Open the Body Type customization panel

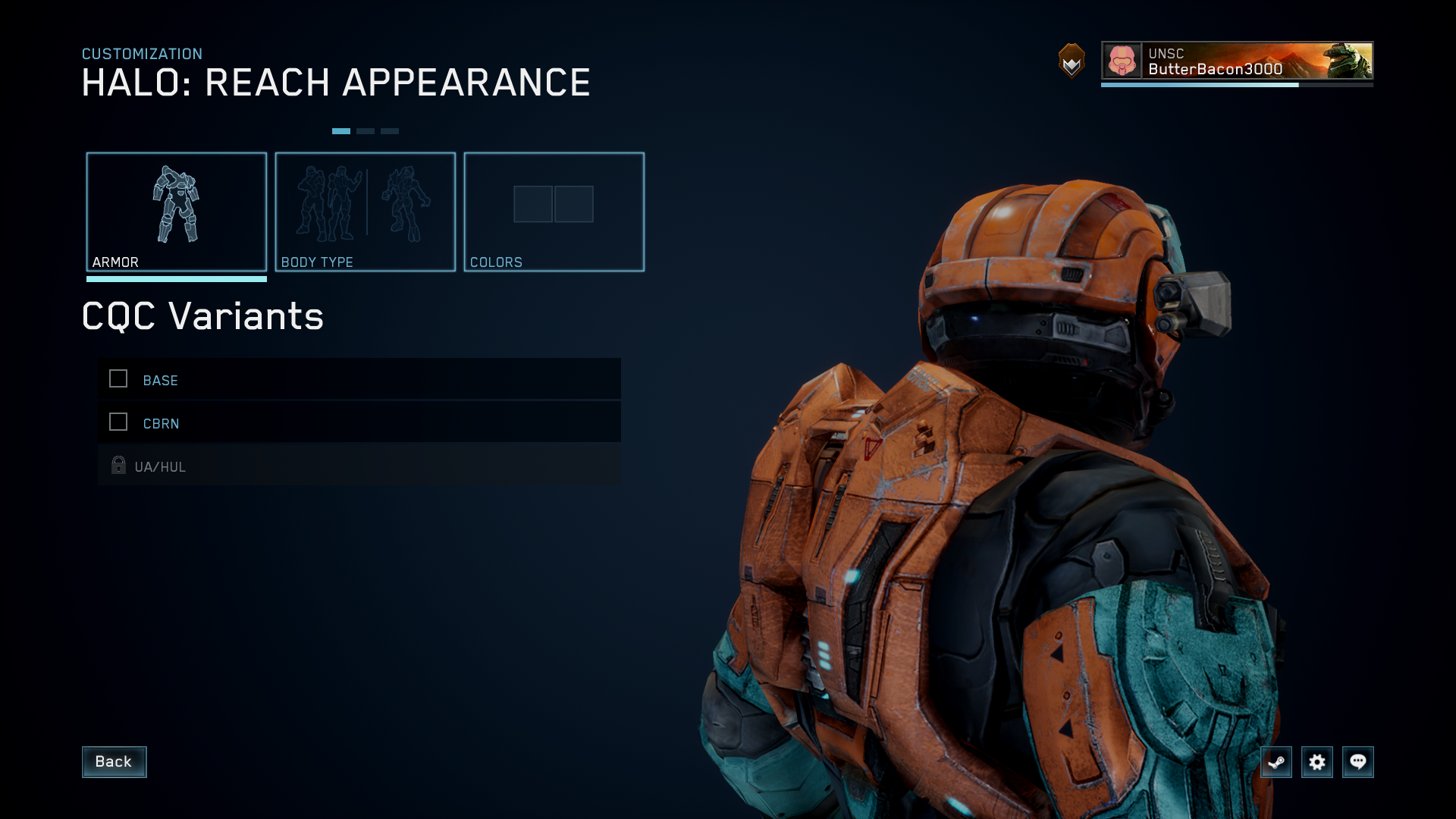point(365,211)
